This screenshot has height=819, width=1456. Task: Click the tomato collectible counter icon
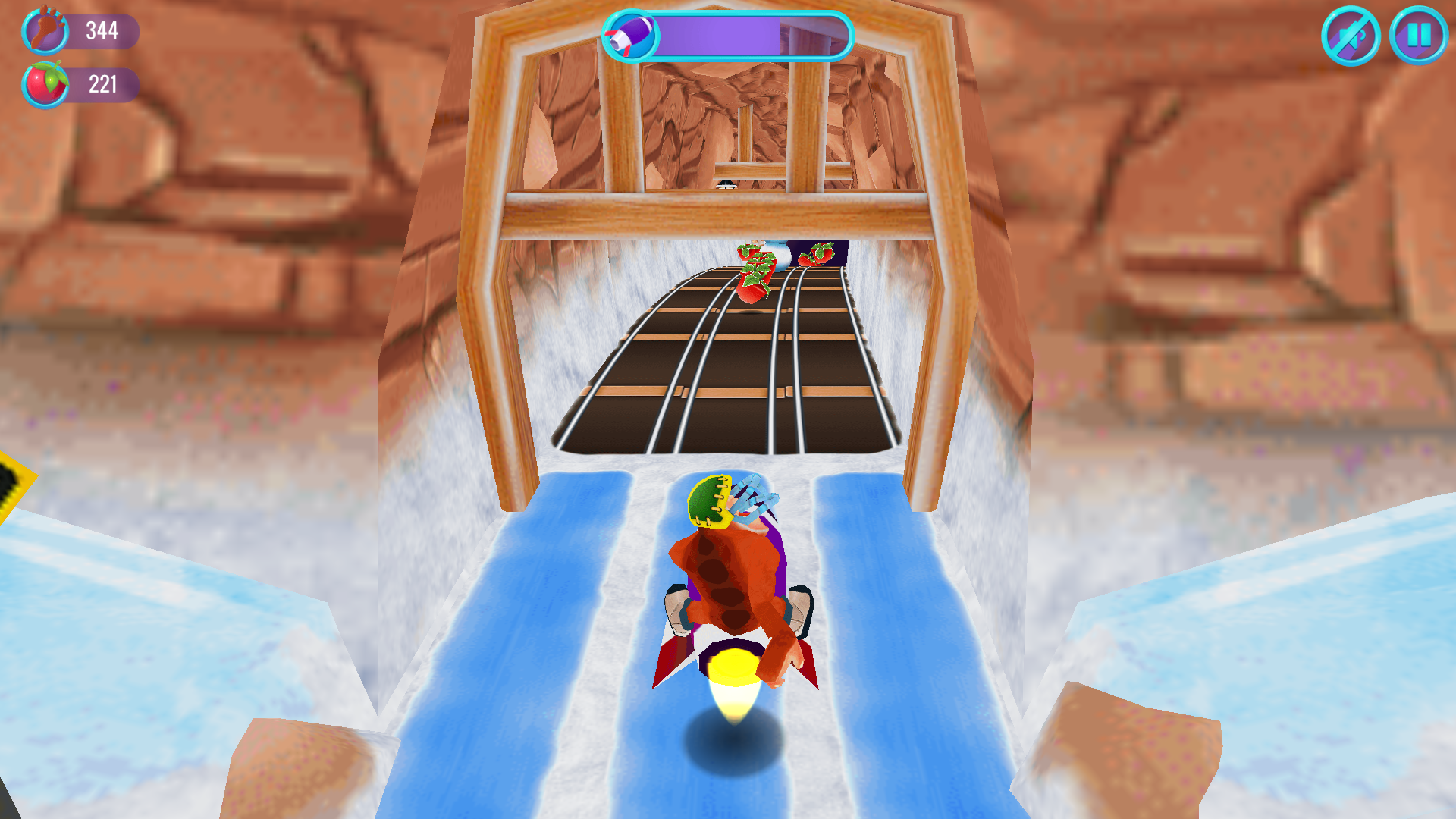point(45,84)
